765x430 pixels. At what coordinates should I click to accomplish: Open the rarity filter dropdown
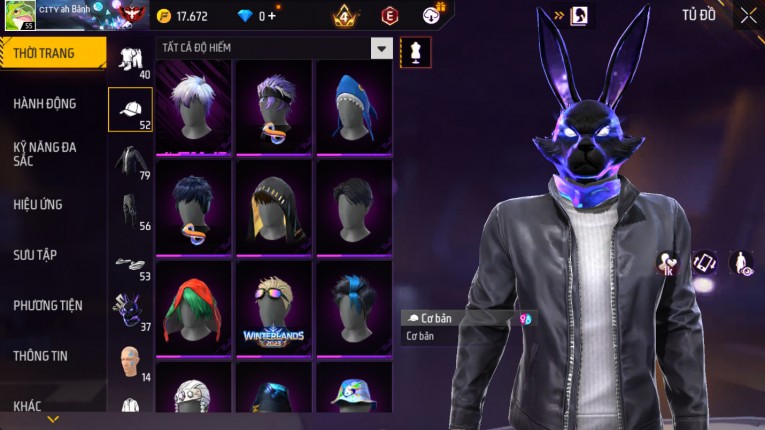pyautogui.click(x=381, y=48)
